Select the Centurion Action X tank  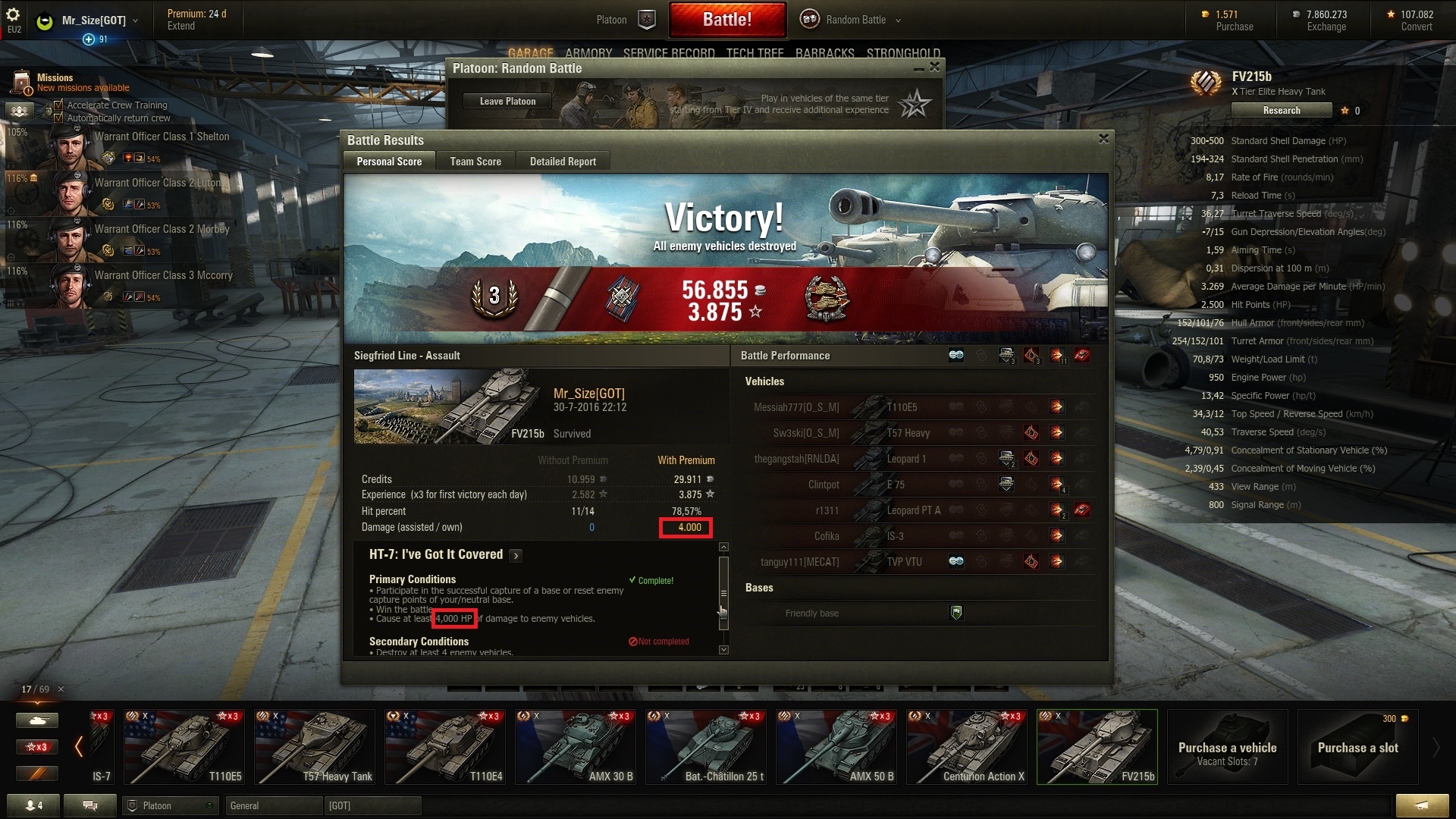click(x=967, y=747)
